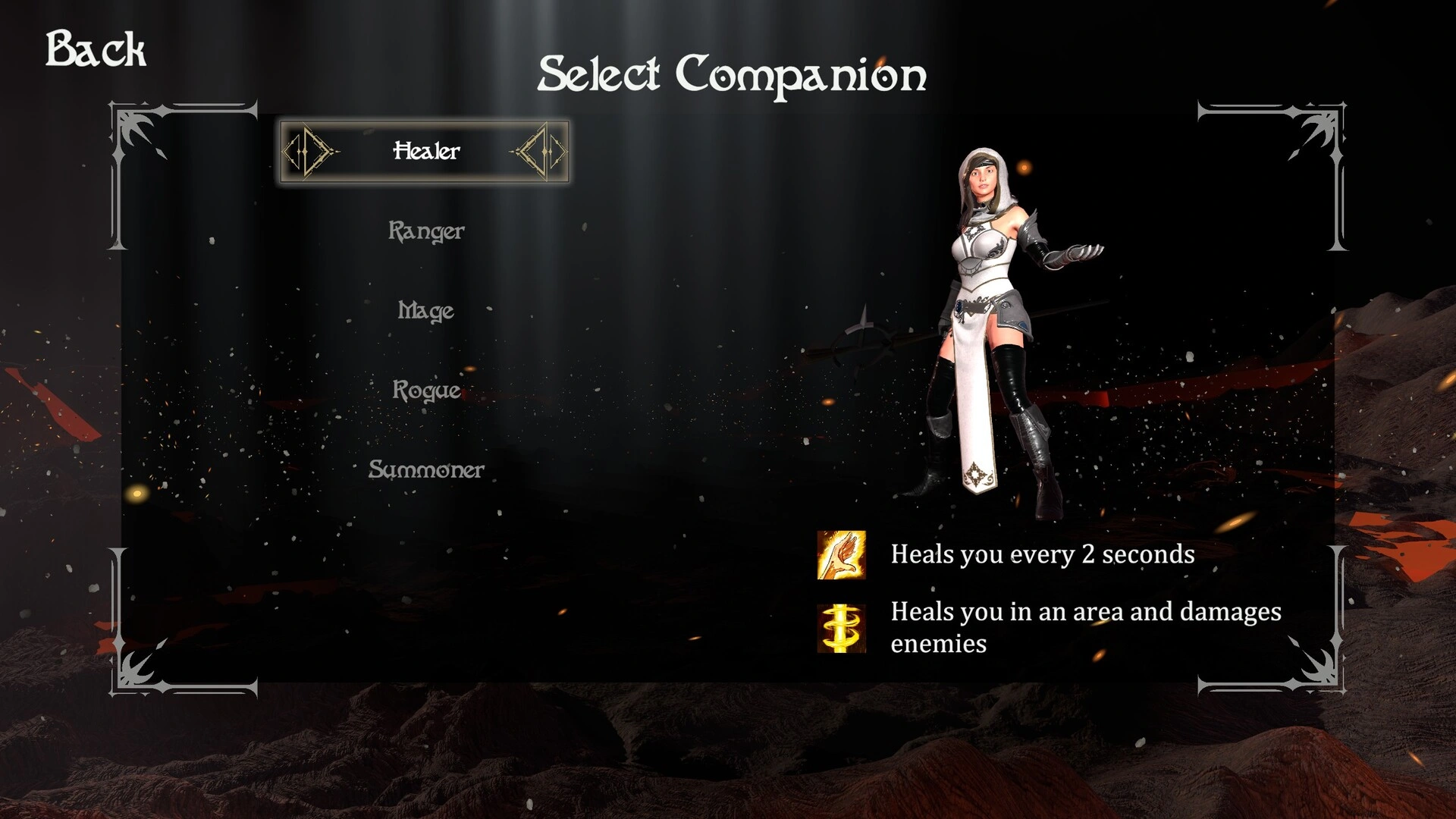Click the golden area heal ability icon
Image resolution: width=1456 pixels, height=819 pixels.
click(841, 628)
